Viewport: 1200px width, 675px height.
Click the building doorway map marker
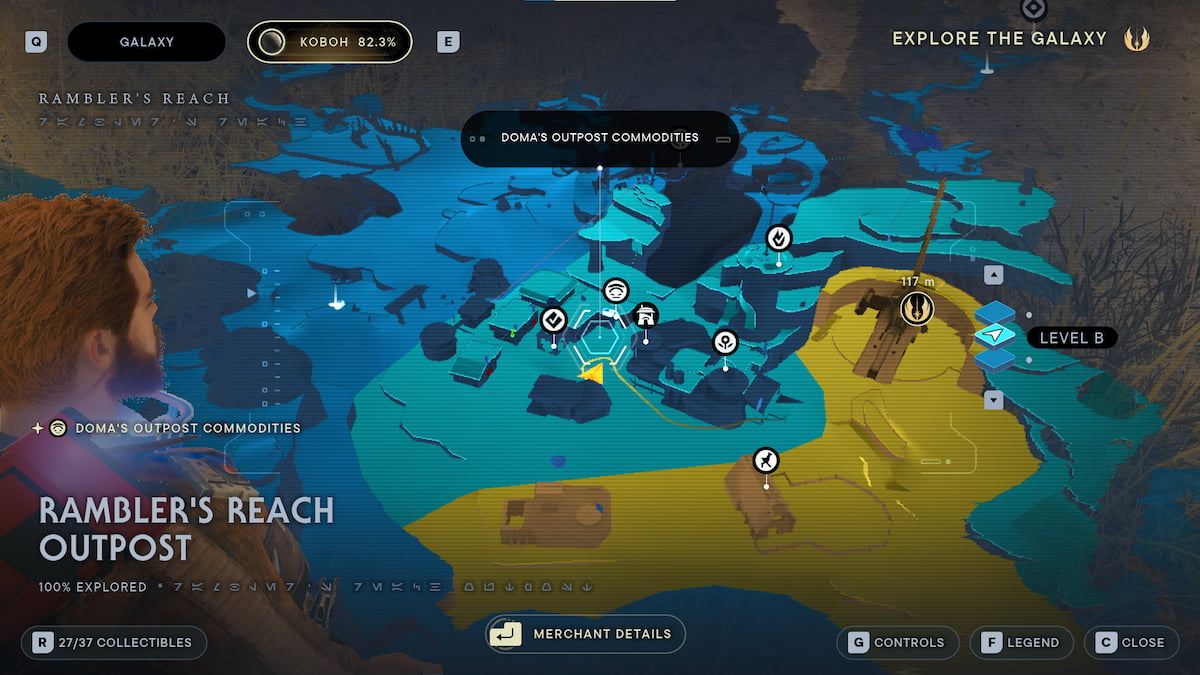[x=646, y=316]
